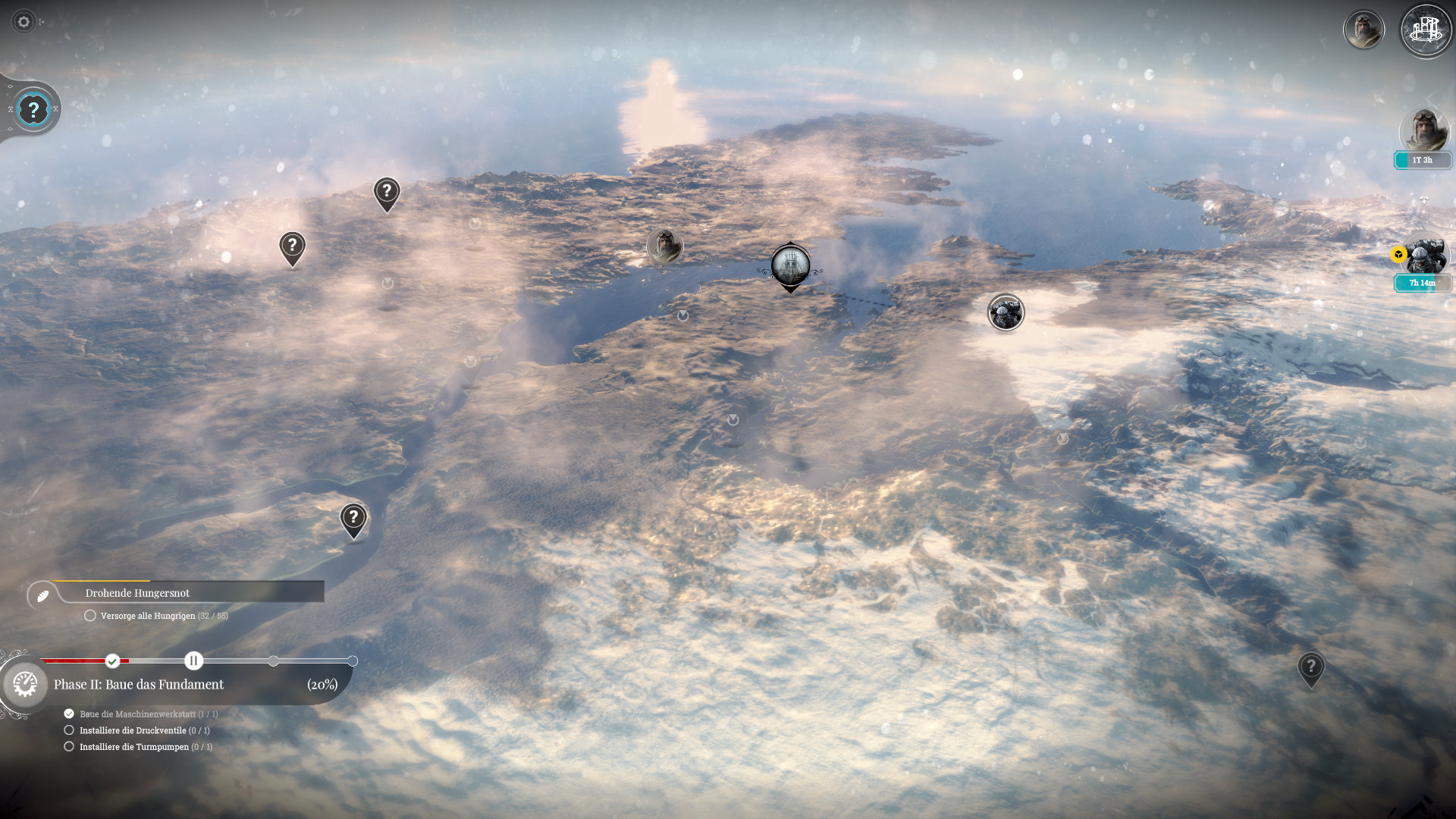The width and height of the screenshot is (1456, 819).
Task: Open the Drohende Hungersnot objective
Action: point(137,593)
